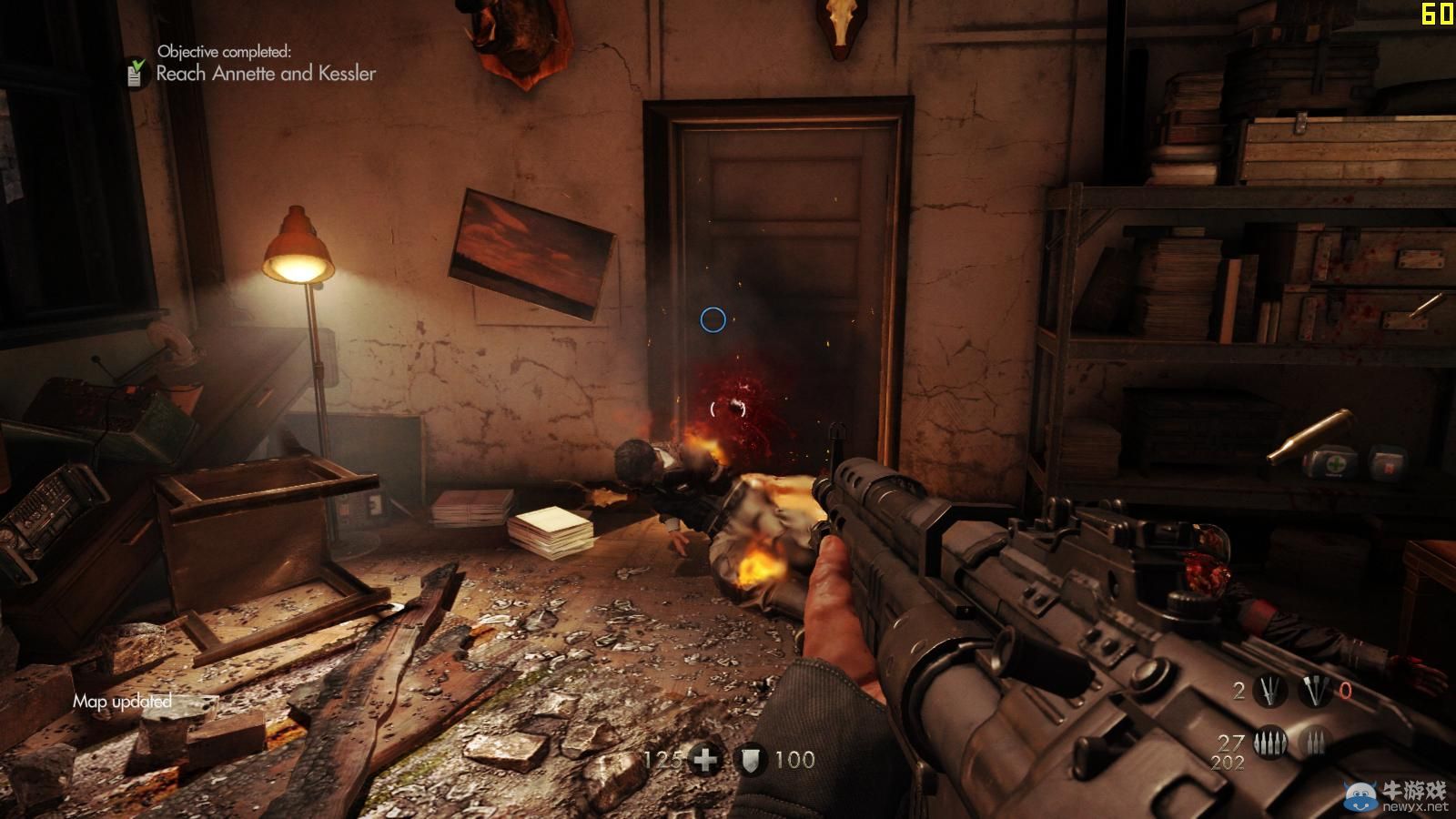Viewport: 1456px width, 819px height.
Task: Choose the throwing knives icon
Action: [x=1270, y=692]
